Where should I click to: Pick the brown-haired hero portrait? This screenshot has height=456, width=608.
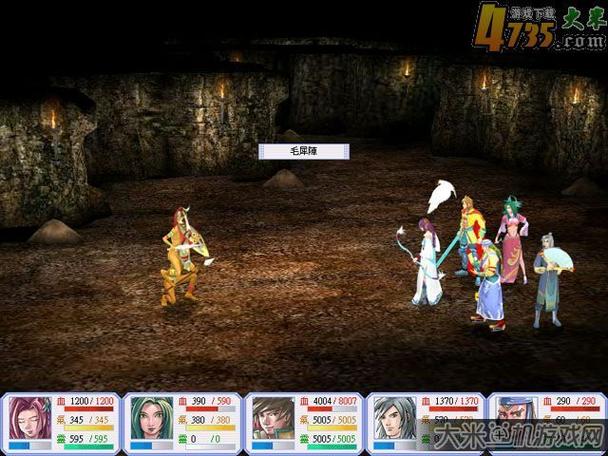(x=270, y=418)
